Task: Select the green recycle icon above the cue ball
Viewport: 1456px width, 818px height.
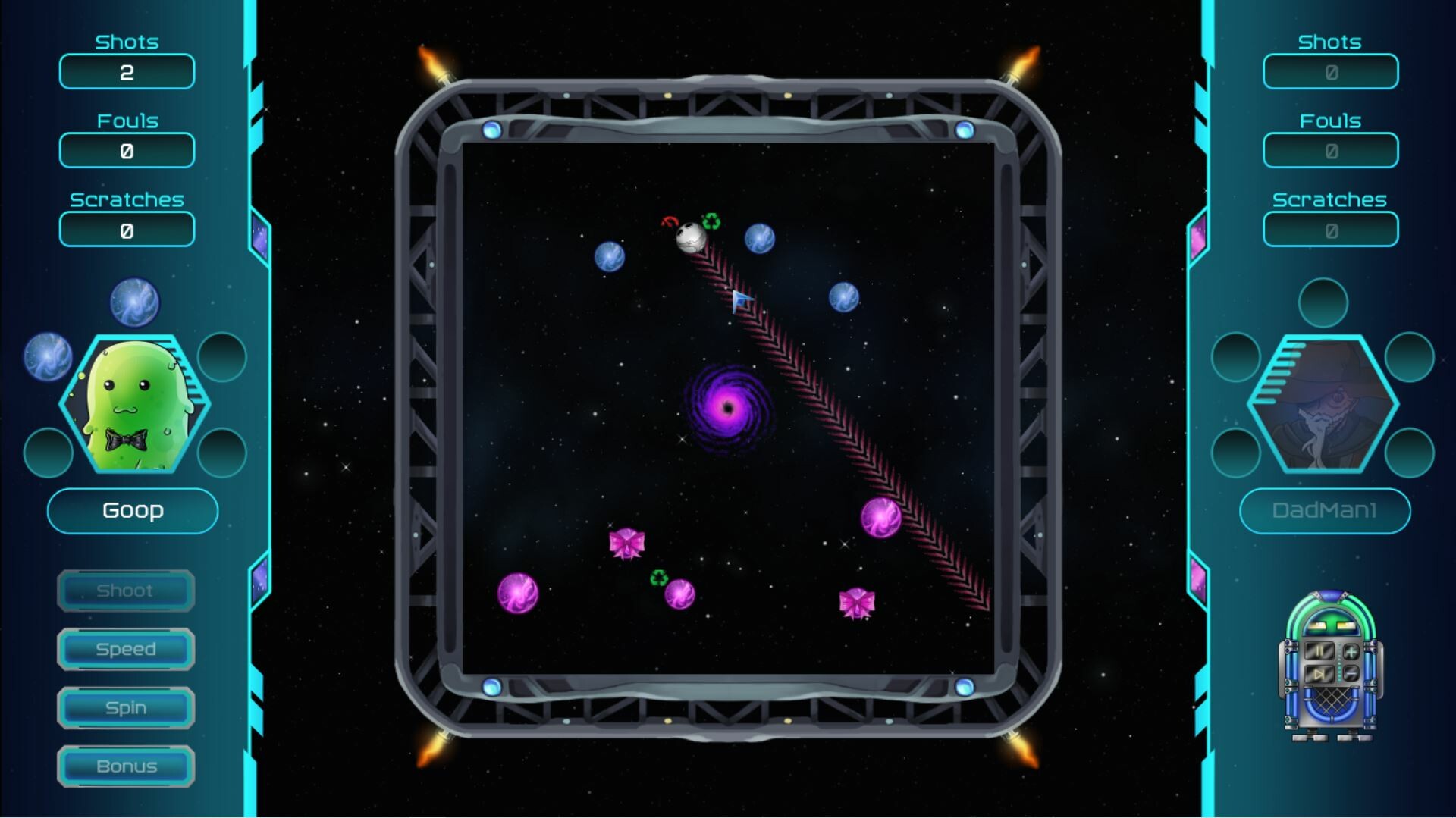Action: 711,221
